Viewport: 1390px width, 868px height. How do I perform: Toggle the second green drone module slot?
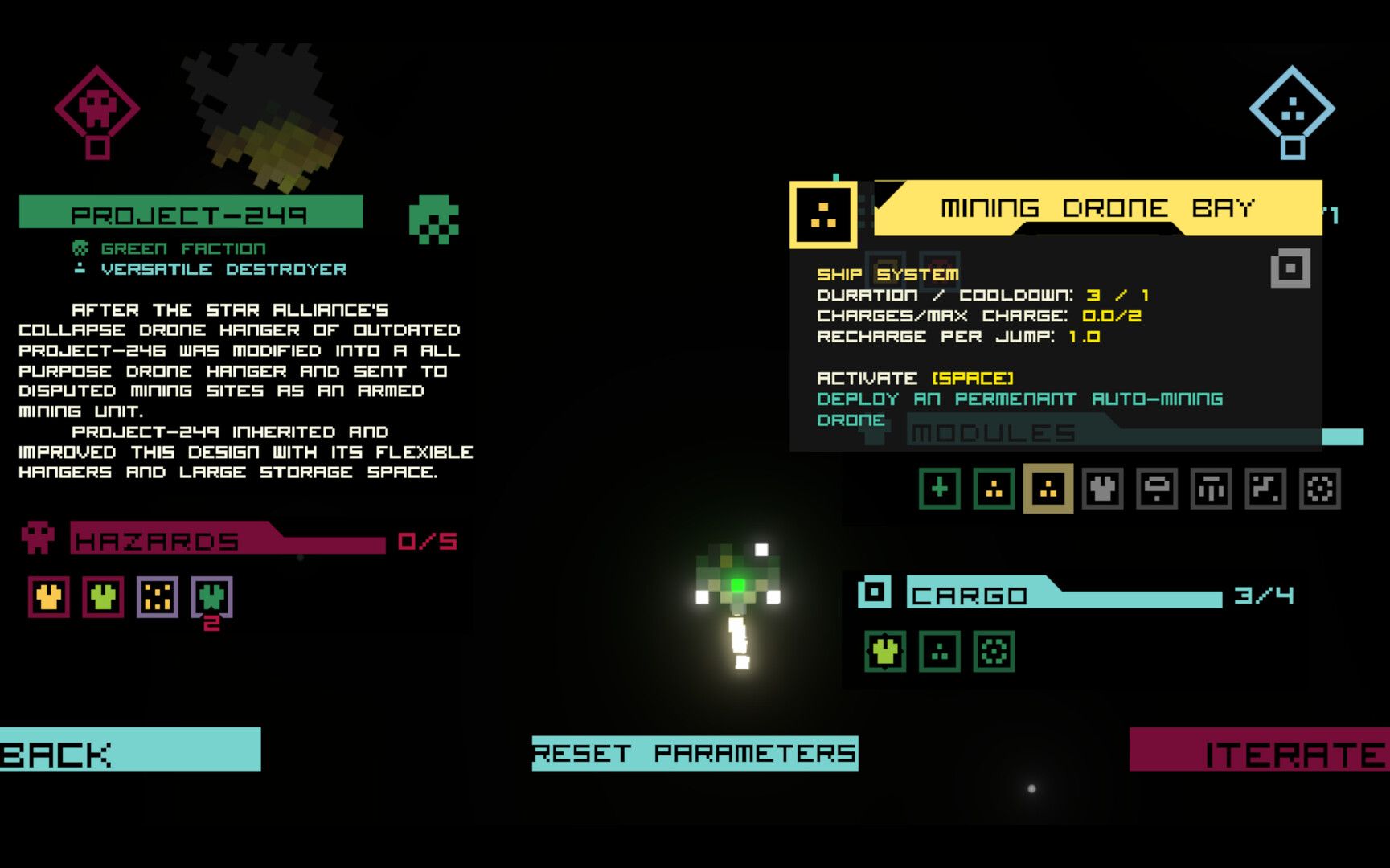tap(992, 488)
